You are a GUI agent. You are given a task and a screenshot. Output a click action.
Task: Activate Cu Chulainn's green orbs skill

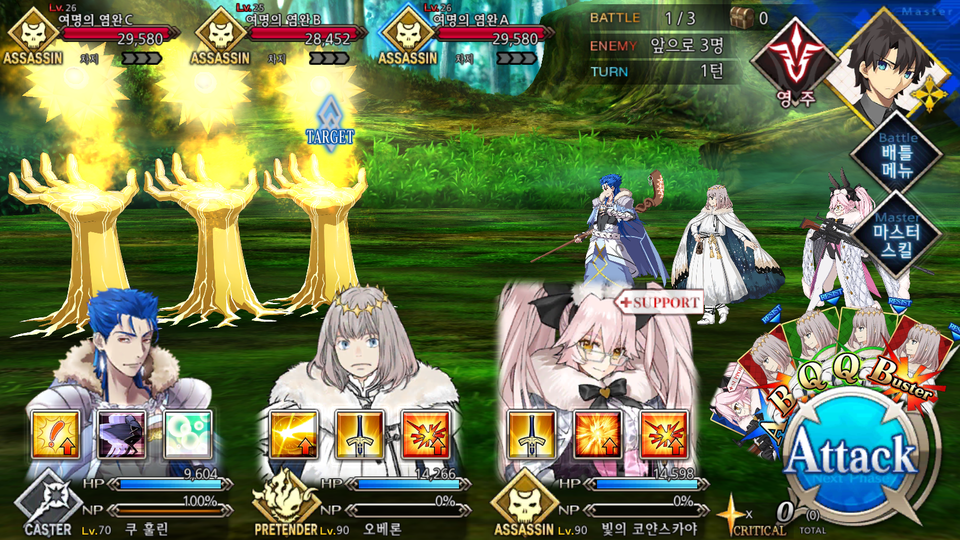point(188,433)
